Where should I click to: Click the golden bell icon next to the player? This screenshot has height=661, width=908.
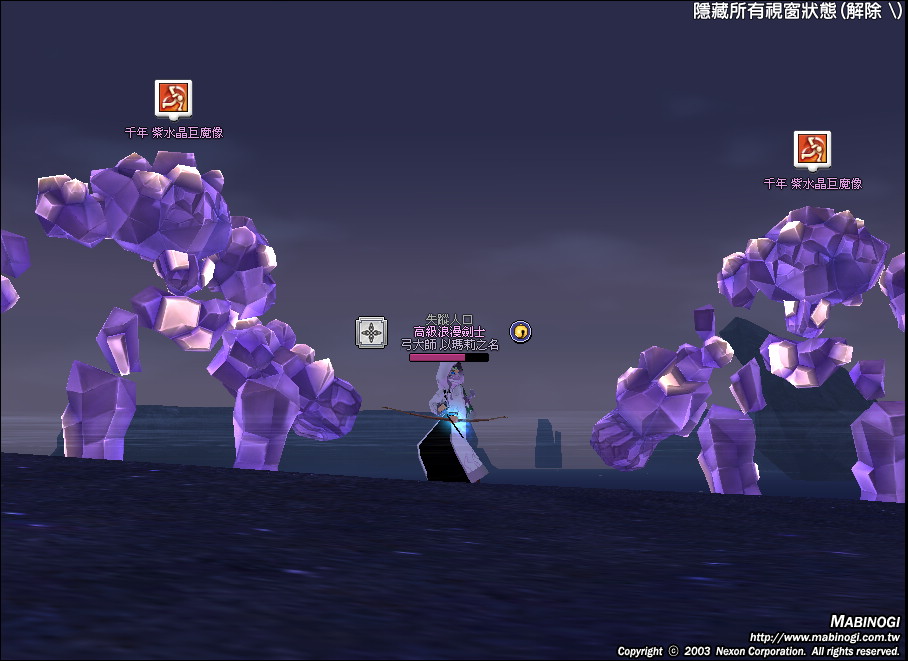[x=520, y=331]
